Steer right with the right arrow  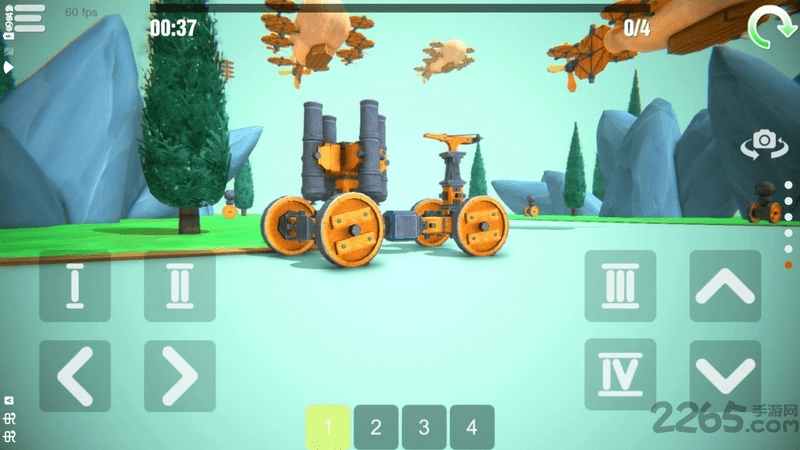click(180, 376)
